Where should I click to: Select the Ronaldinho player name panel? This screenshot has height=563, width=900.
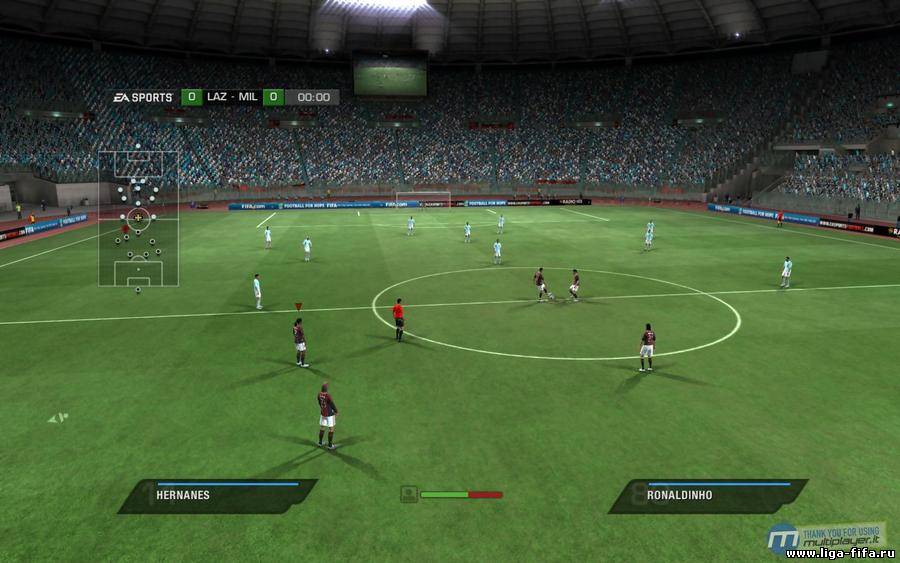[x=708, y=495]
